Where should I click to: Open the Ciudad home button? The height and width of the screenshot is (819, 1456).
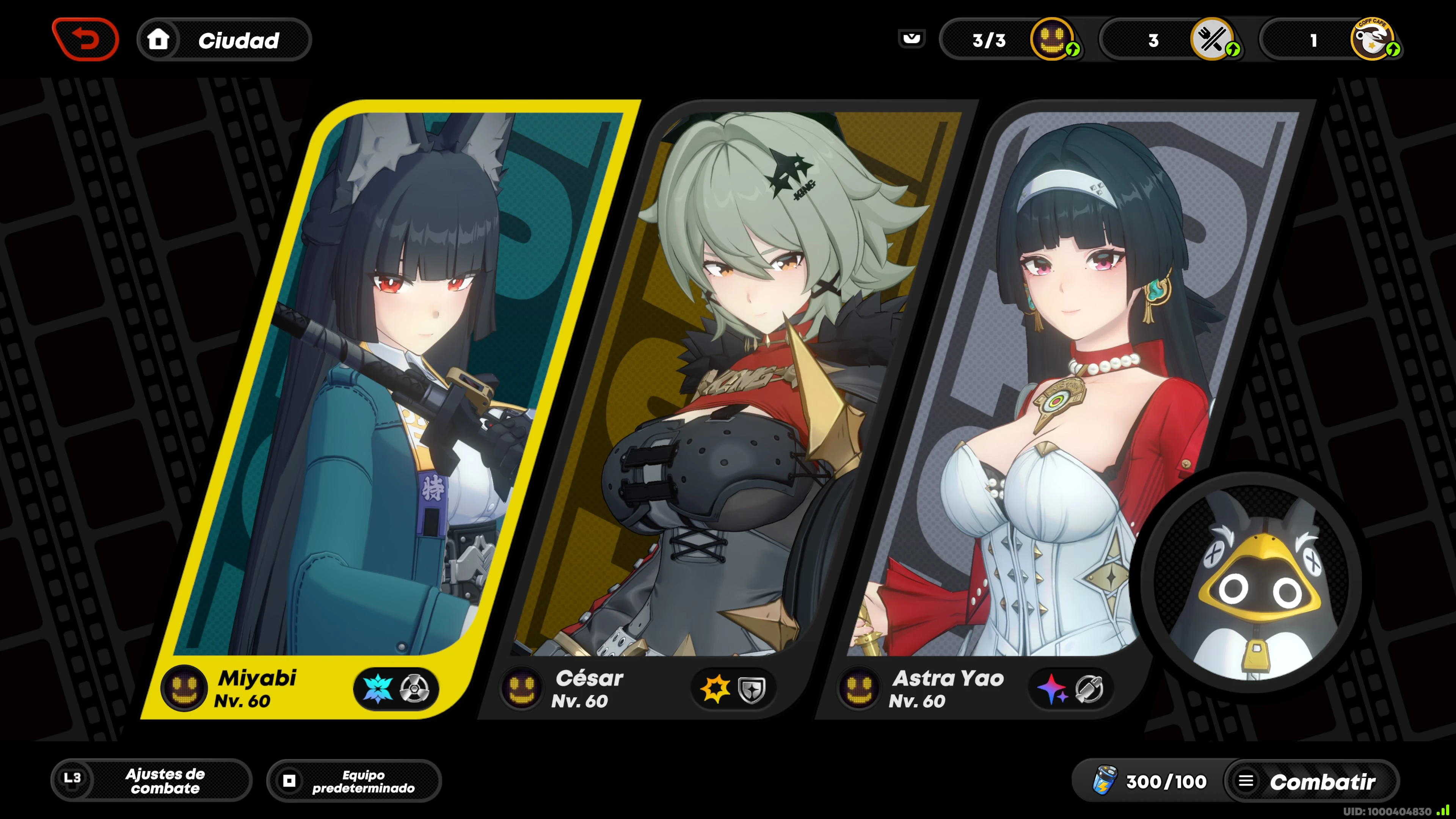click(x=224, y=40)
